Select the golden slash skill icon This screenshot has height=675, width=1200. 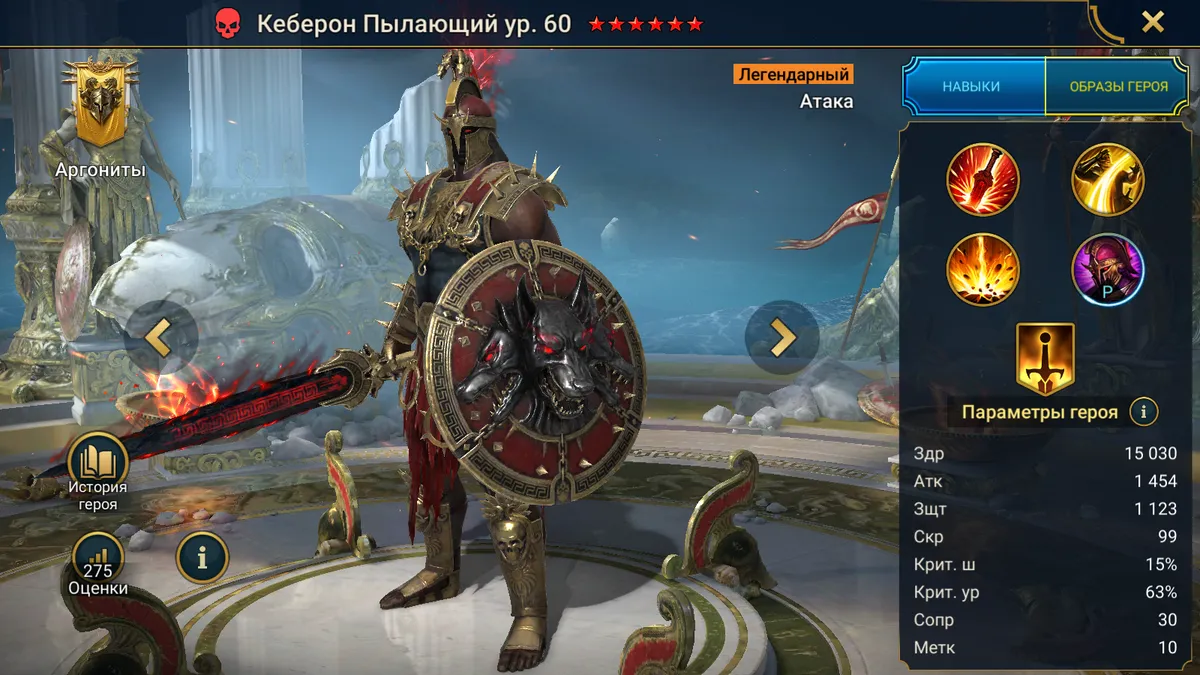tap(1108, 180)
